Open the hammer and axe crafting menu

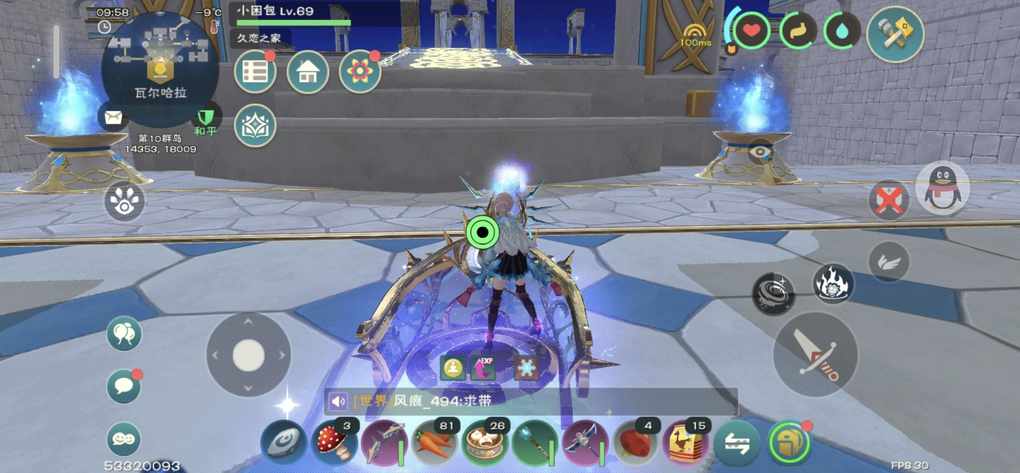[x=894, y=34]
